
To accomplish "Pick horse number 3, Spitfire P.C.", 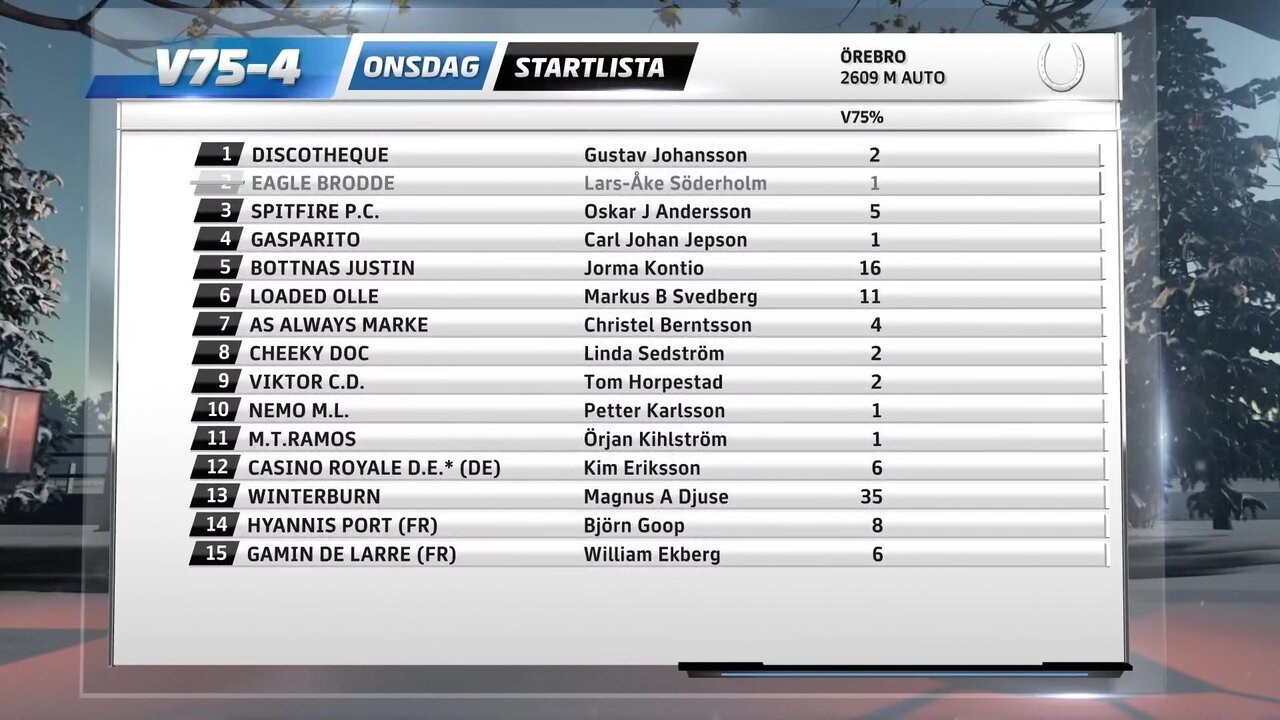I will coord(315,212).
